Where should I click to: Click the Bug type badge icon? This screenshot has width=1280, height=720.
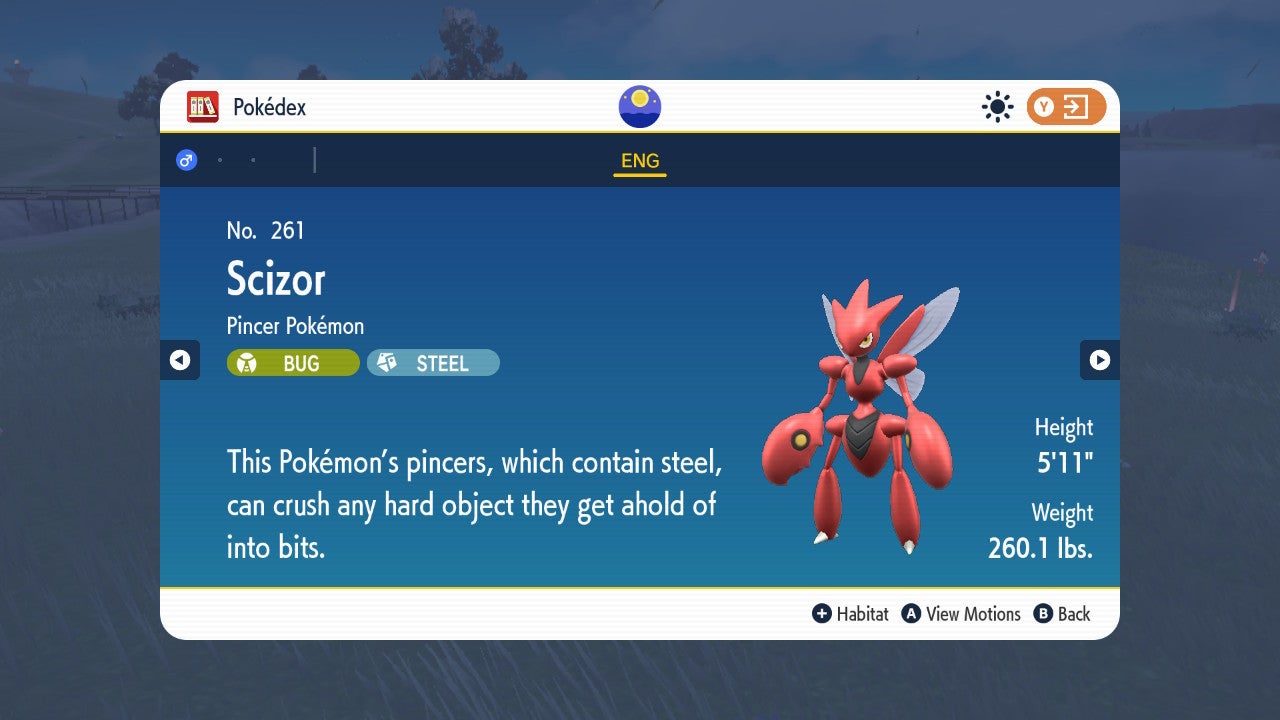coord(246,363)
